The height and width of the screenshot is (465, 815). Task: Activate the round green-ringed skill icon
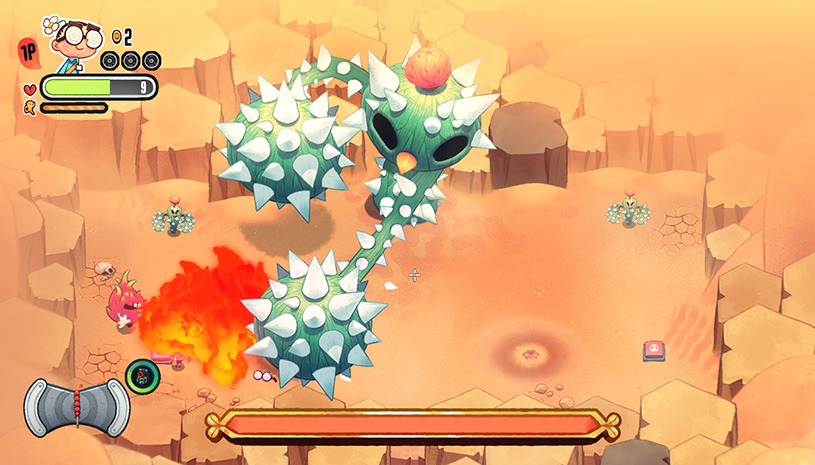coord(141,376)
